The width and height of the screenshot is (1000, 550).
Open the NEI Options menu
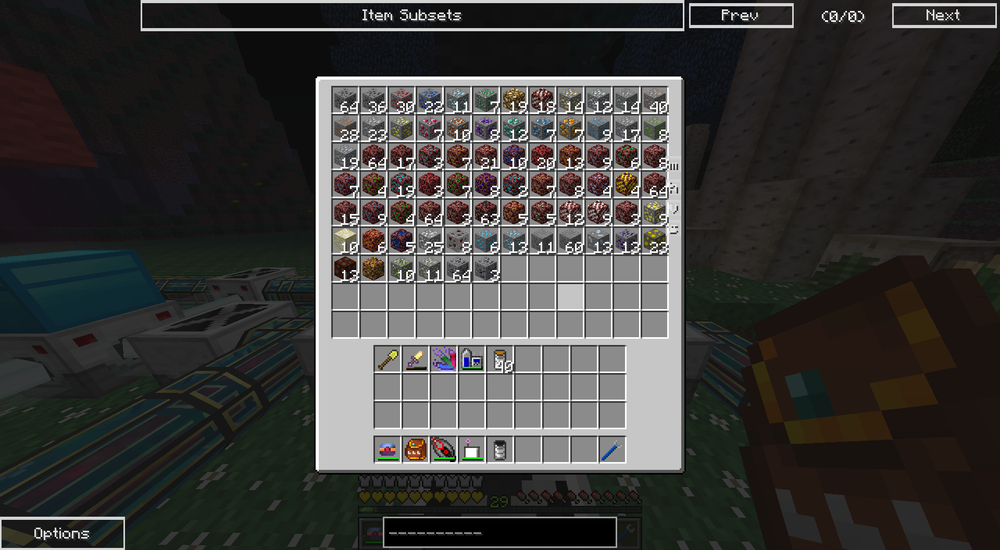tap(62, 533)
